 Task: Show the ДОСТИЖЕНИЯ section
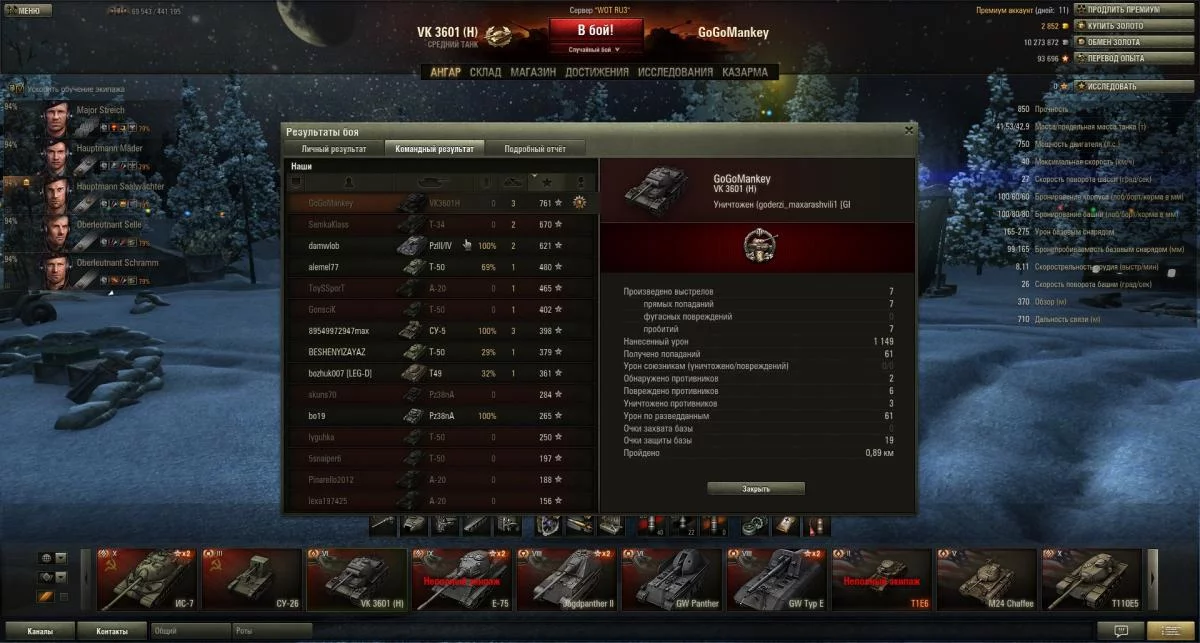596,72
